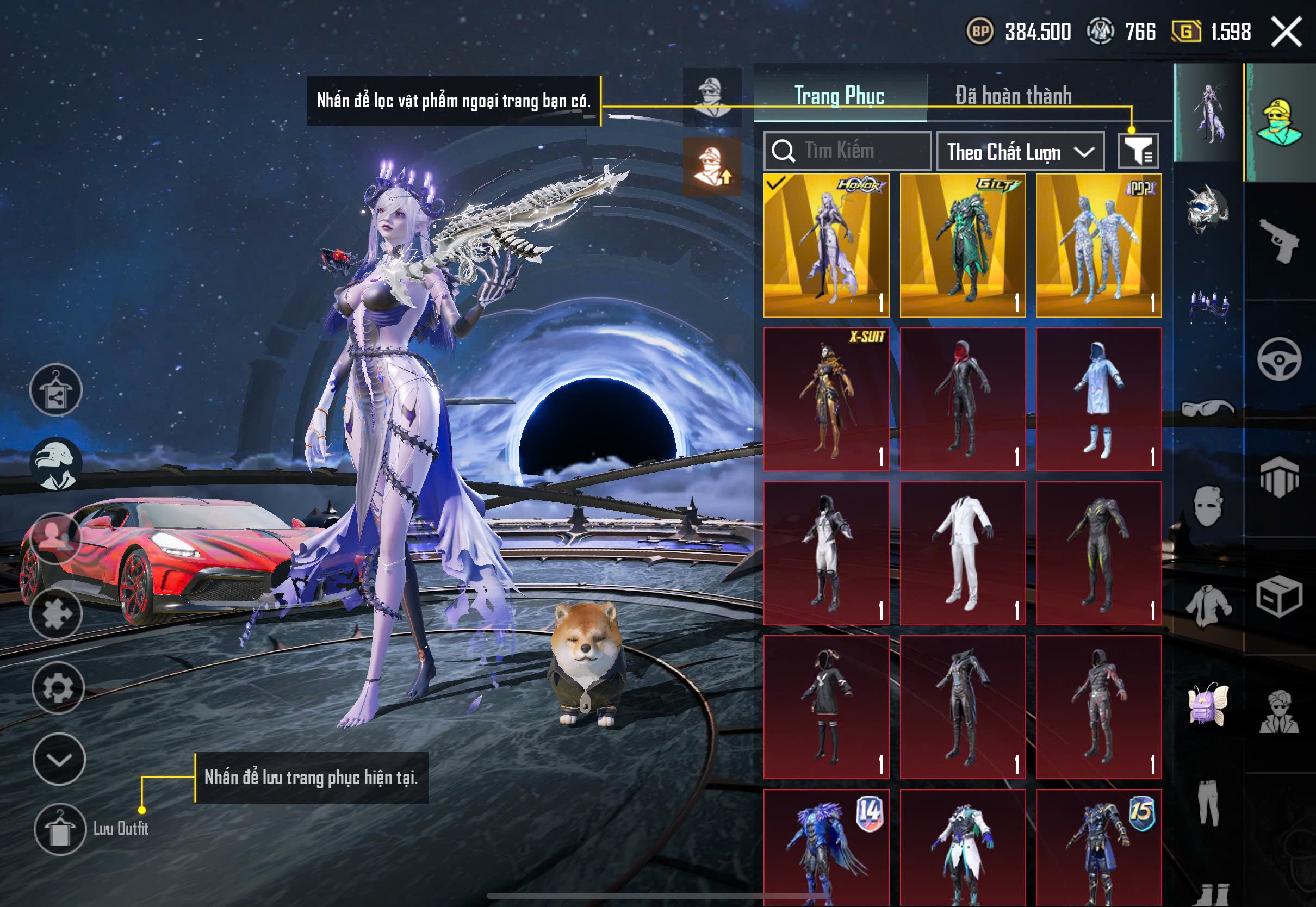Pick the white suit outfit
This screenshot has width=1316, height=907.
point(963,553)
